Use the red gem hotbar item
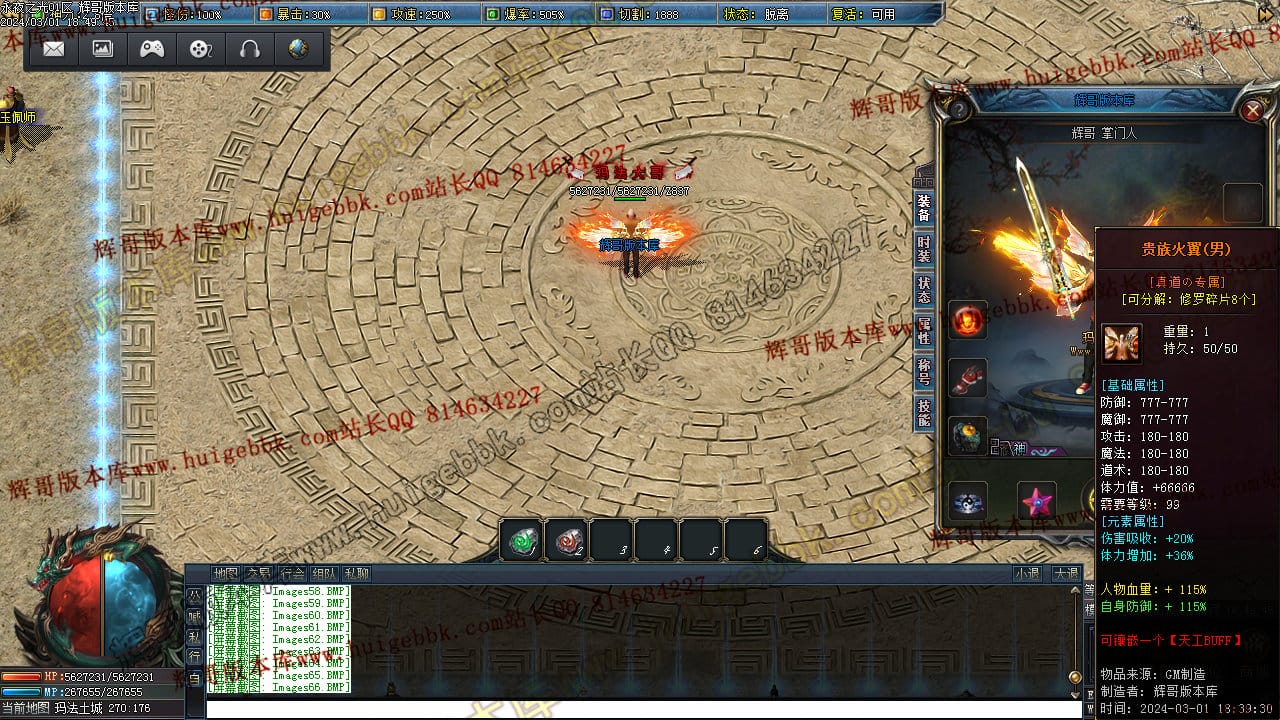Viewport: 1280px width, 720px height. click(568, 541)
